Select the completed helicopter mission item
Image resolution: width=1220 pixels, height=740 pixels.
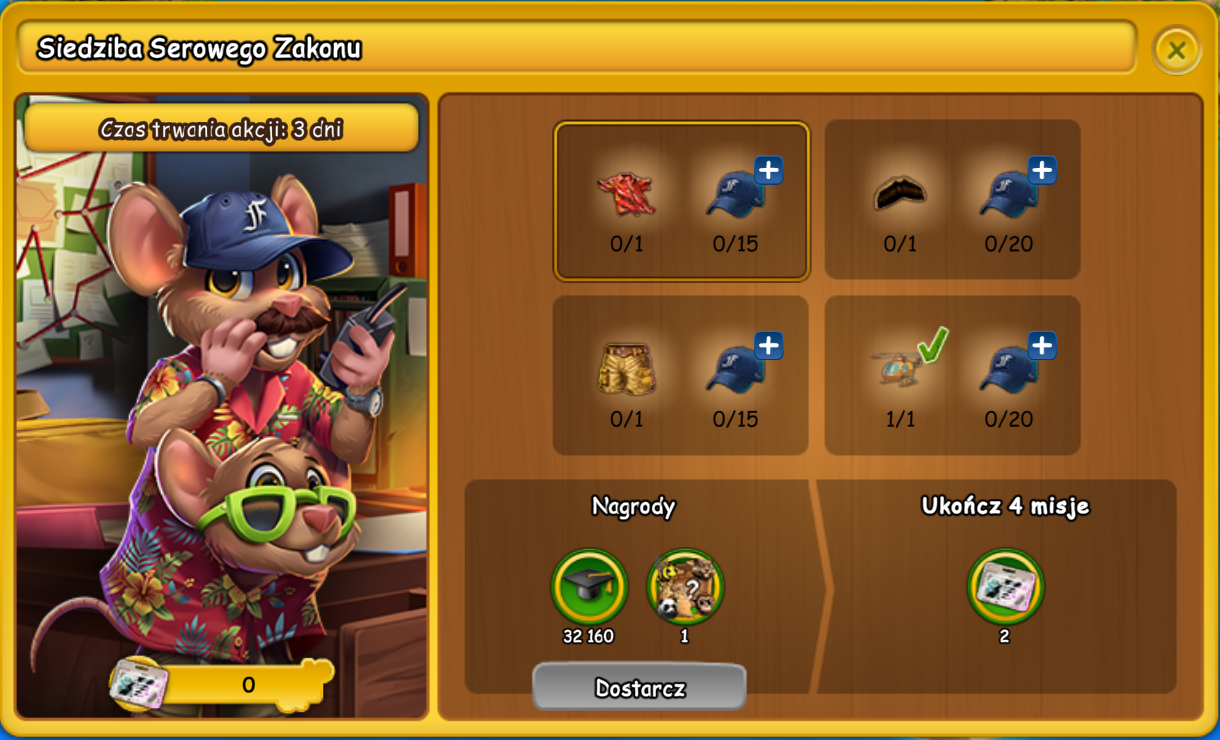coord(899,367)
